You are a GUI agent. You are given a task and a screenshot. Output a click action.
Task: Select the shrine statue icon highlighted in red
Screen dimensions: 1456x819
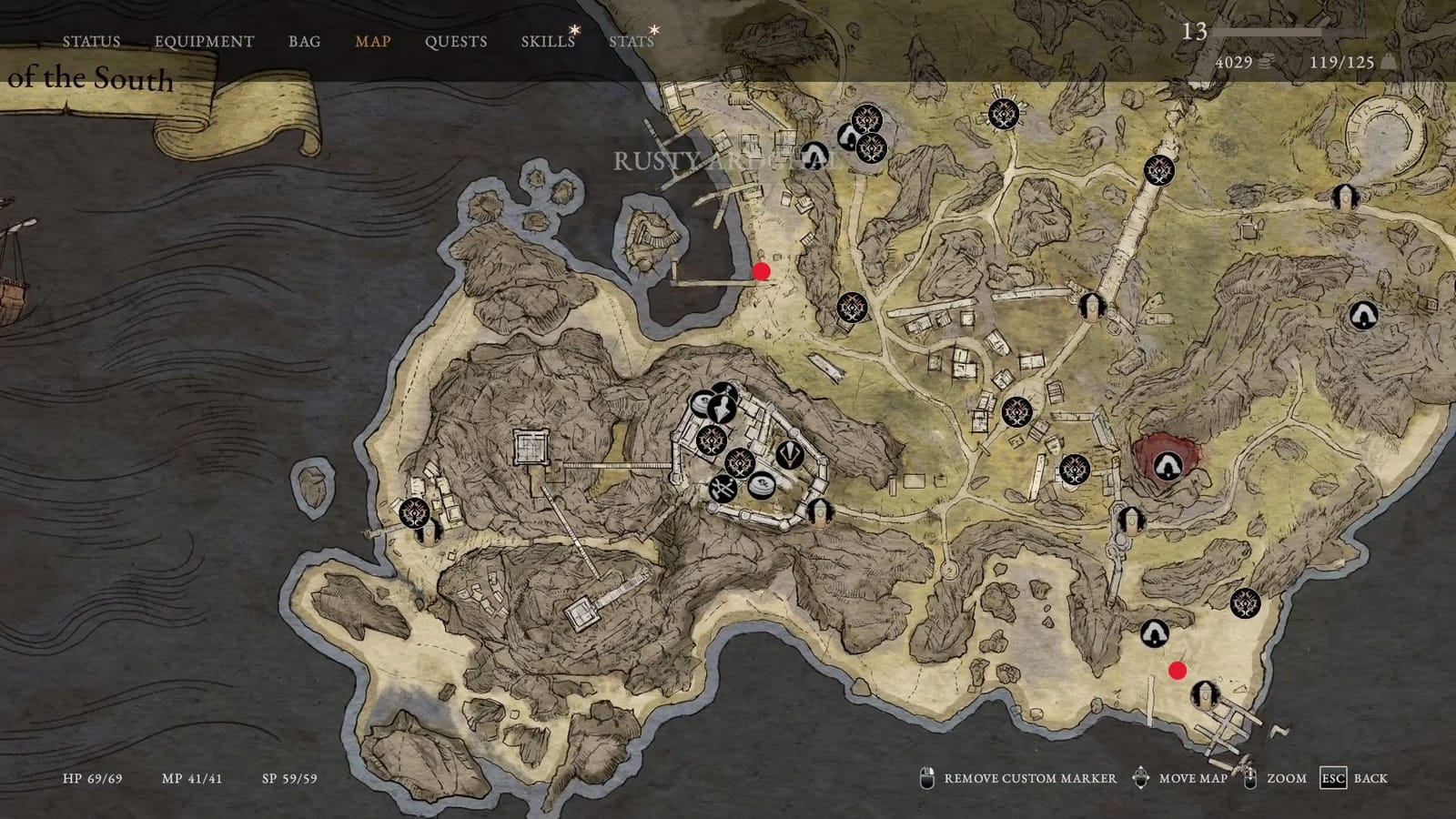[x=1166, y=464]
